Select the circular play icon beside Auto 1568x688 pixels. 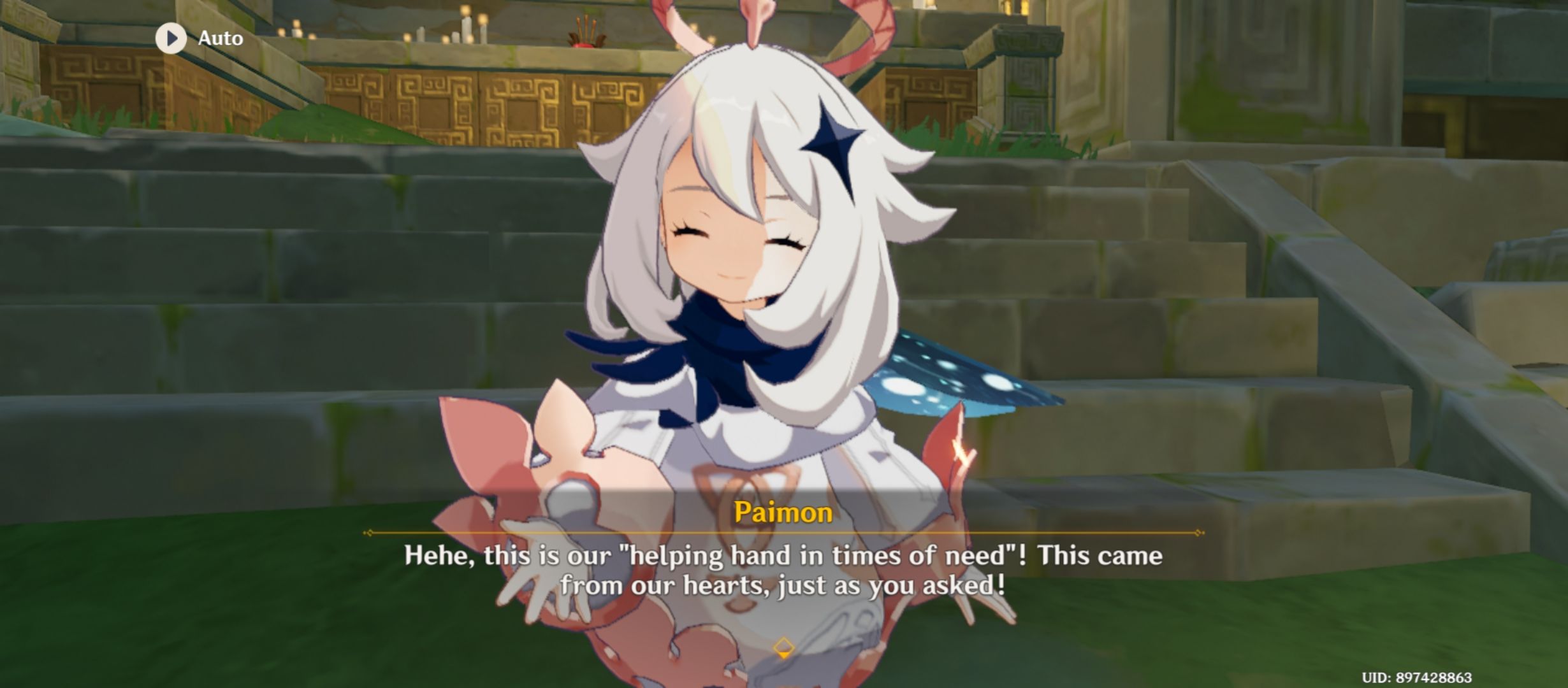click(x=171, y=37)
